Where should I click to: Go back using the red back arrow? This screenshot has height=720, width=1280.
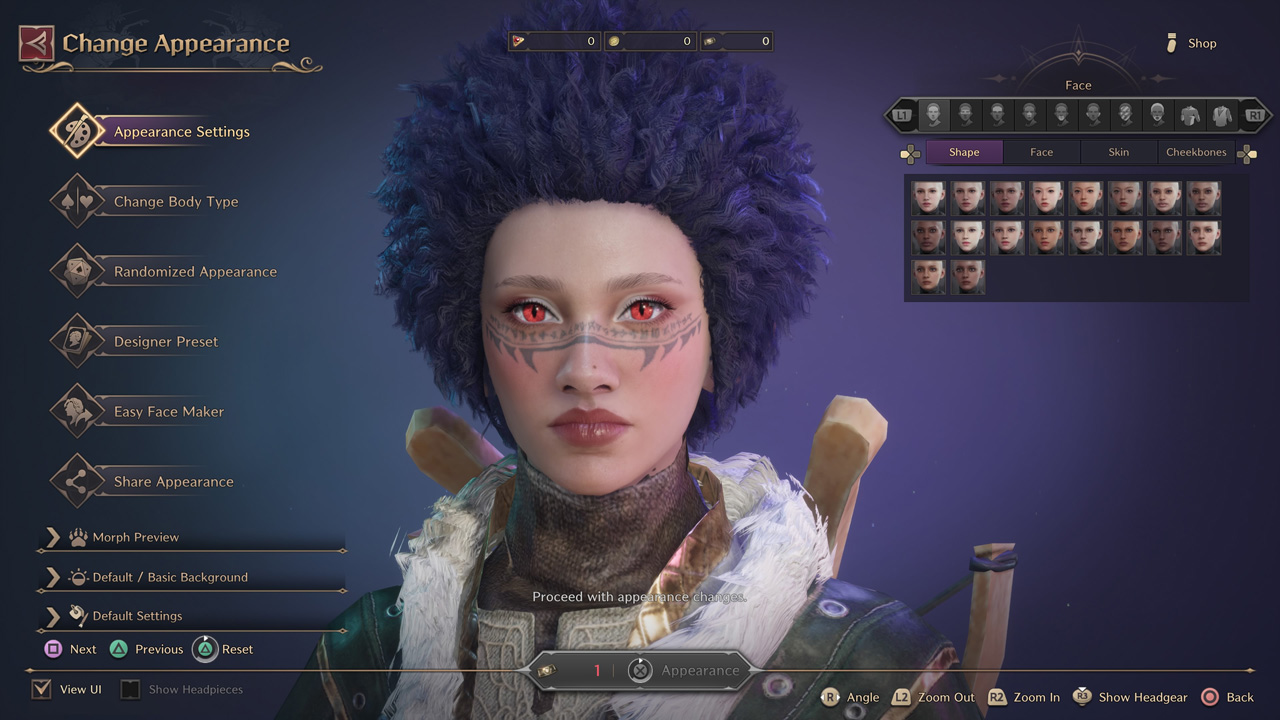[x=36, y=44]
